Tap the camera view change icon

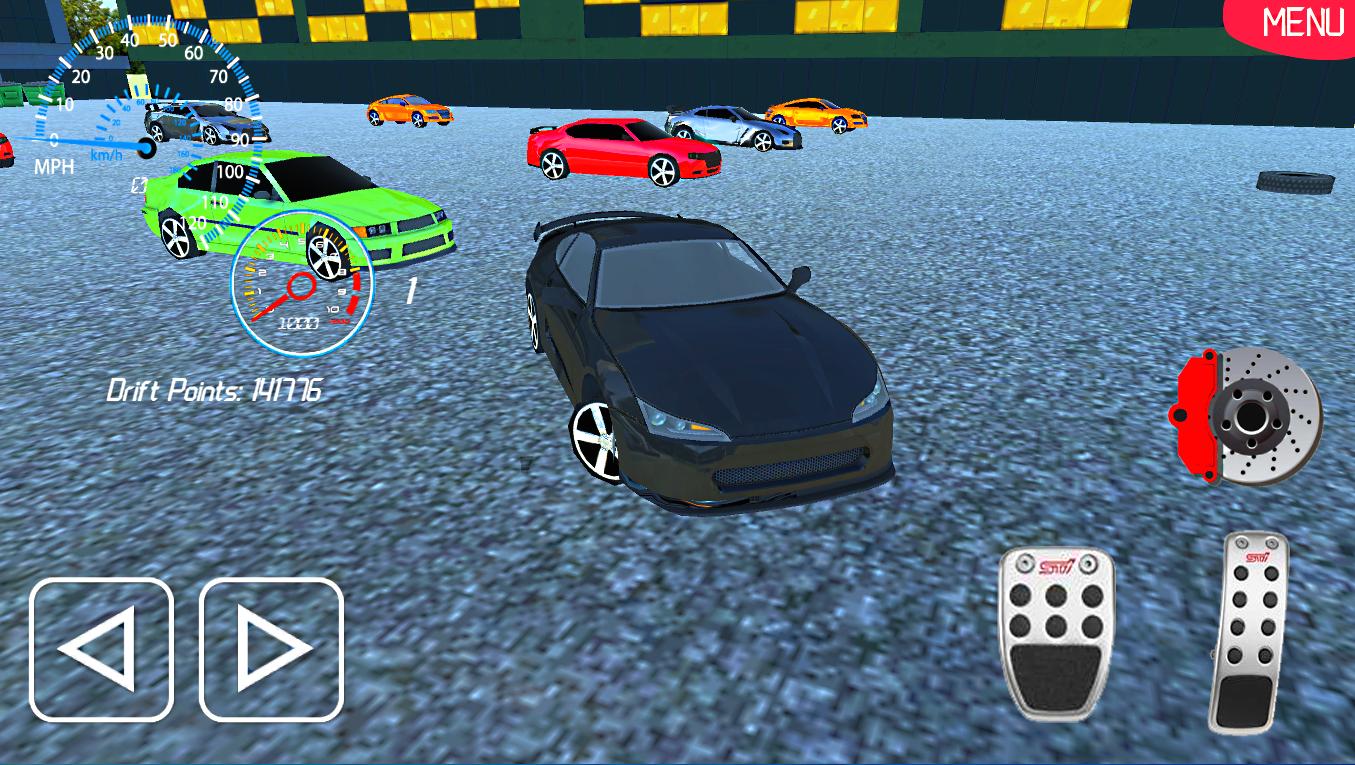pos(138,185)
